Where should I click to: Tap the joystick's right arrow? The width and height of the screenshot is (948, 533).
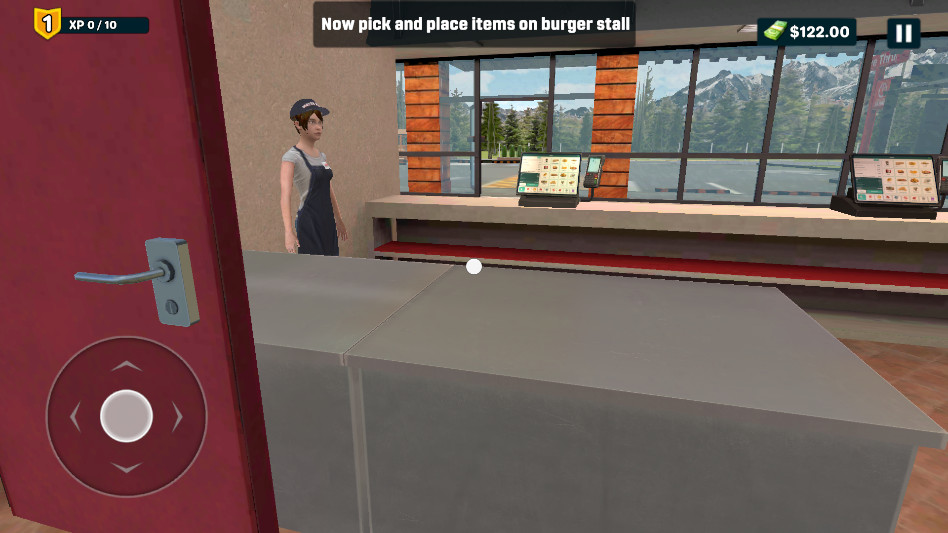pyautogui.click(x=177, y=416)
